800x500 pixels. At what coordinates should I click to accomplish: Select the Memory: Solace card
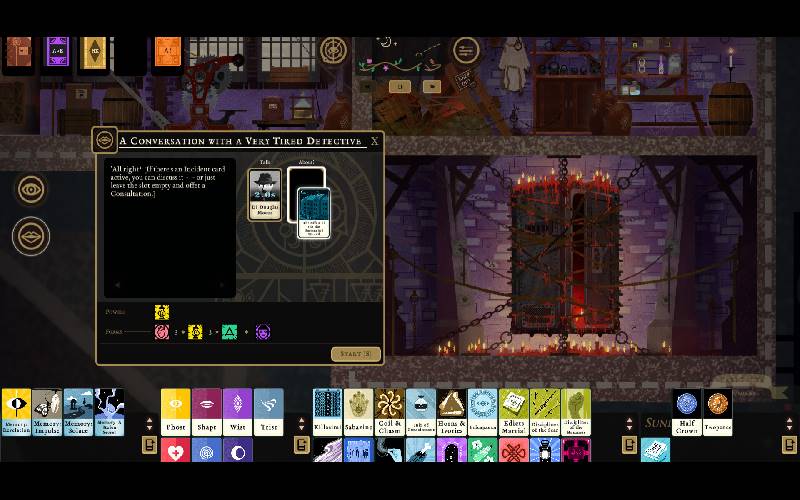[78, 412]
